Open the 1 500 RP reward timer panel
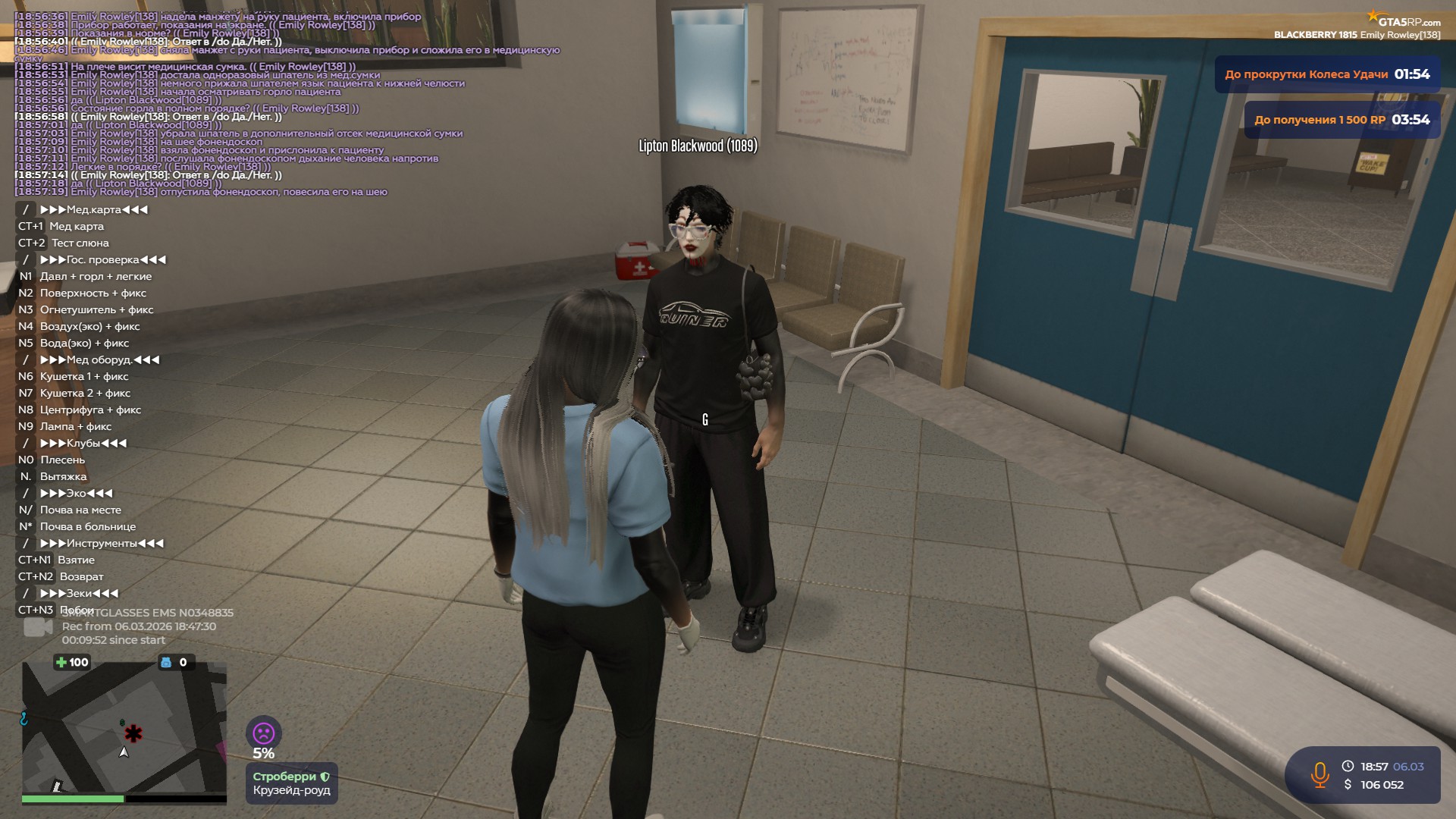Screen dimensions: 1456x819 tap(1341, 120)
